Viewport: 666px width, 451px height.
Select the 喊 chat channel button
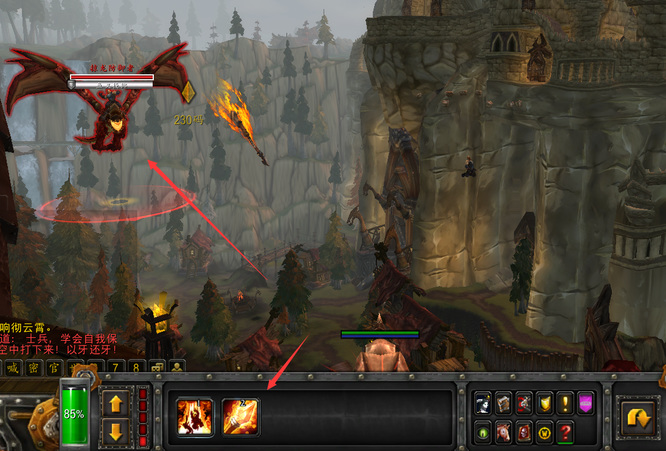[12, 368]
